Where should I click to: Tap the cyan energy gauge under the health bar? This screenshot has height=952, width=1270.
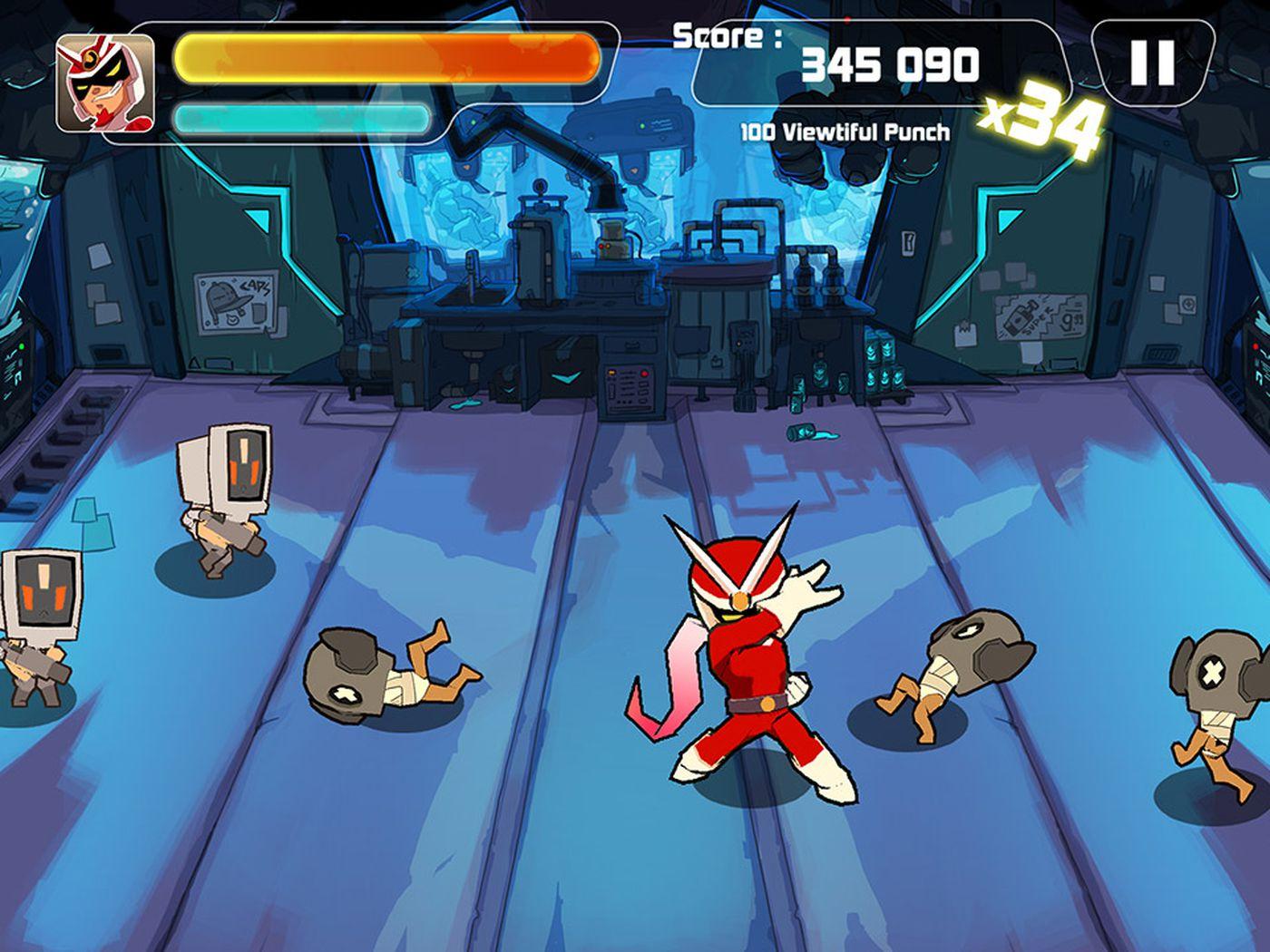point(299,115)
